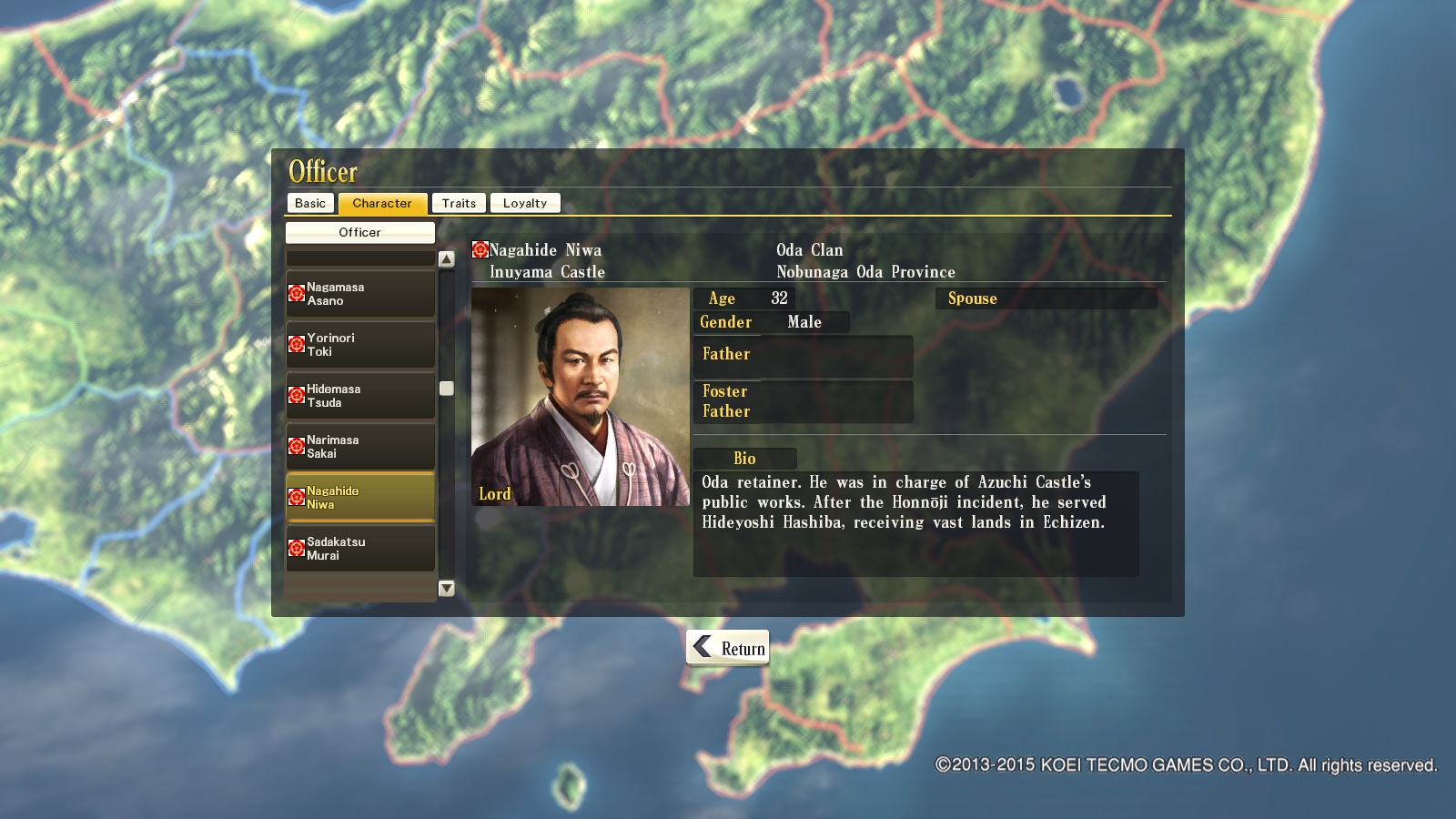
Task: Click the officer list scrollbar thumb
Action: (447, 389)
